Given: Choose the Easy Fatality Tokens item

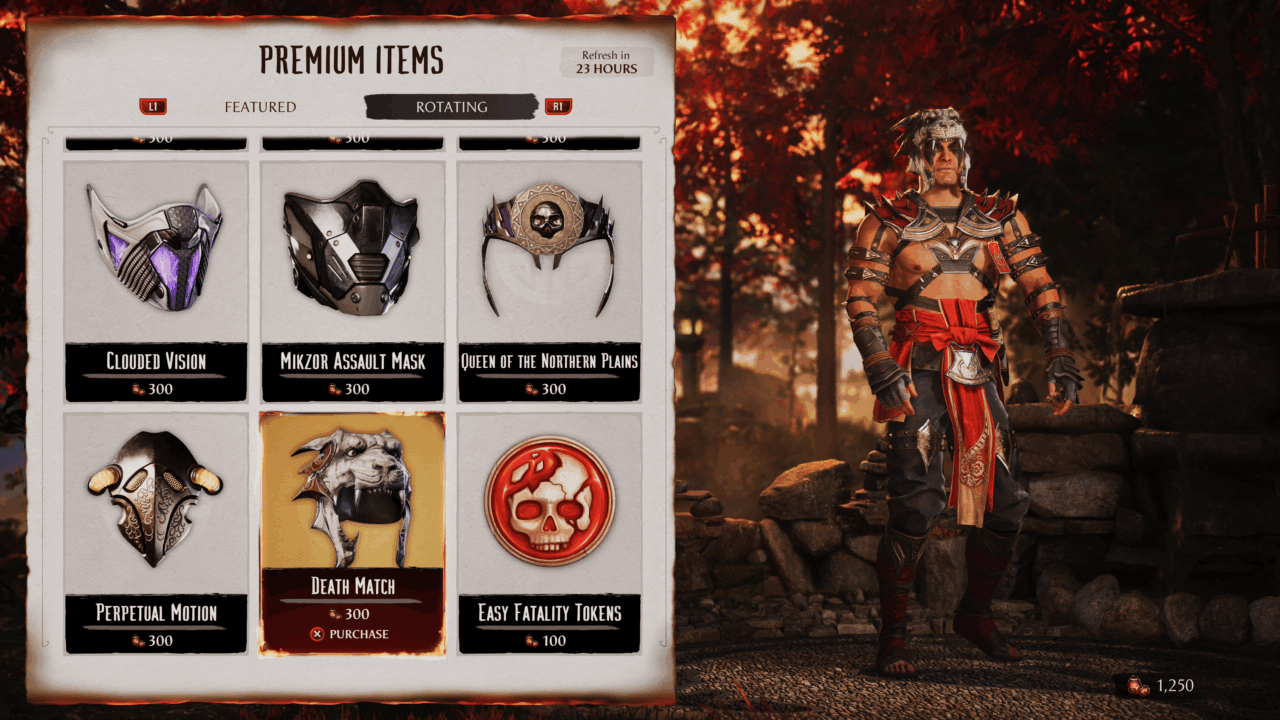Looking at the screenshot, I should click(548, 532).
